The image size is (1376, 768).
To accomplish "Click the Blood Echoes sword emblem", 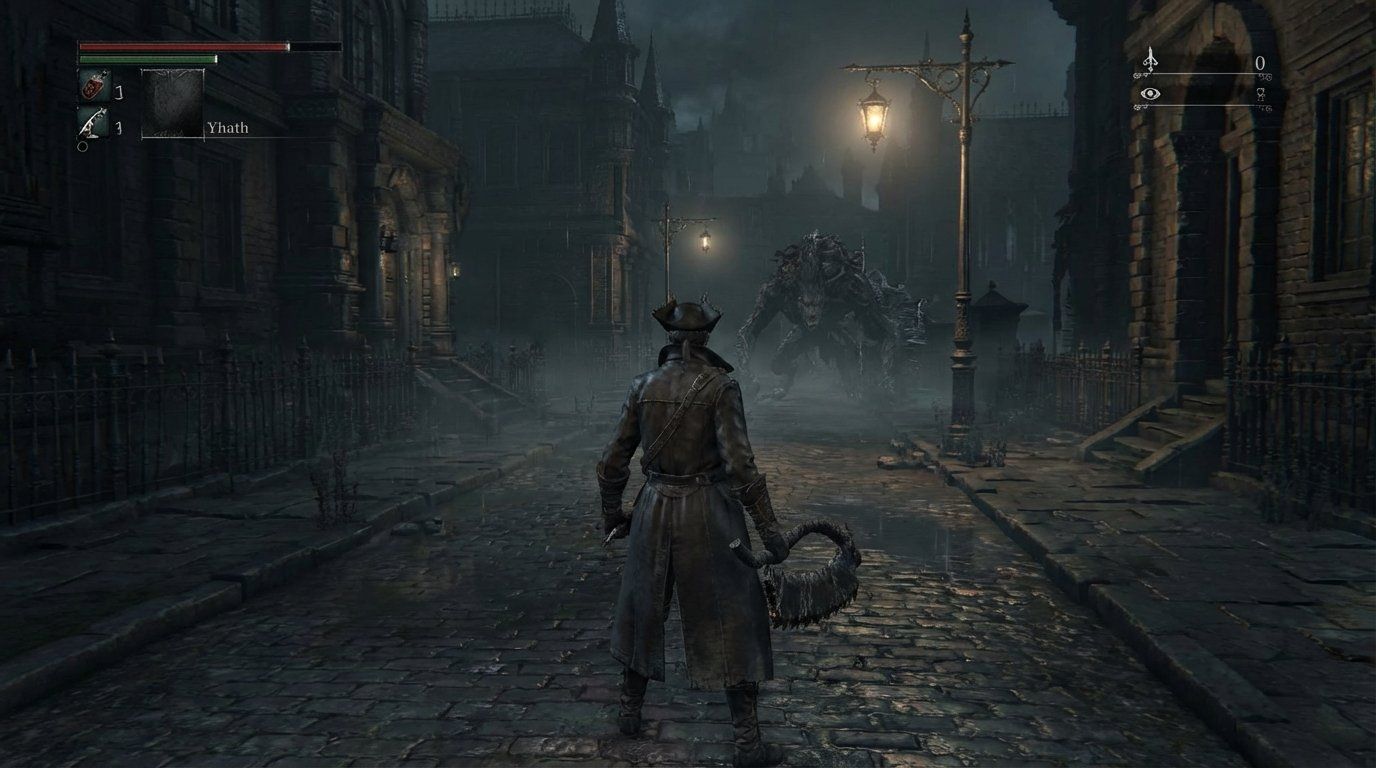I will (x=1149, y=60).
